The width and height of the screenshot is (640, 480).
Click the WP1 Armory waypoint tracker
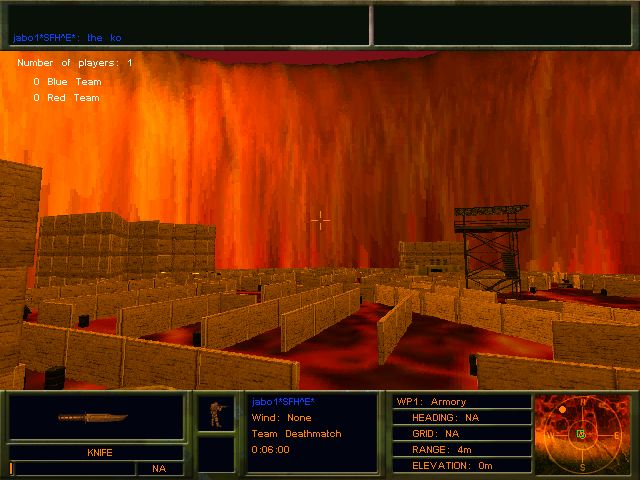click(462, 401)
